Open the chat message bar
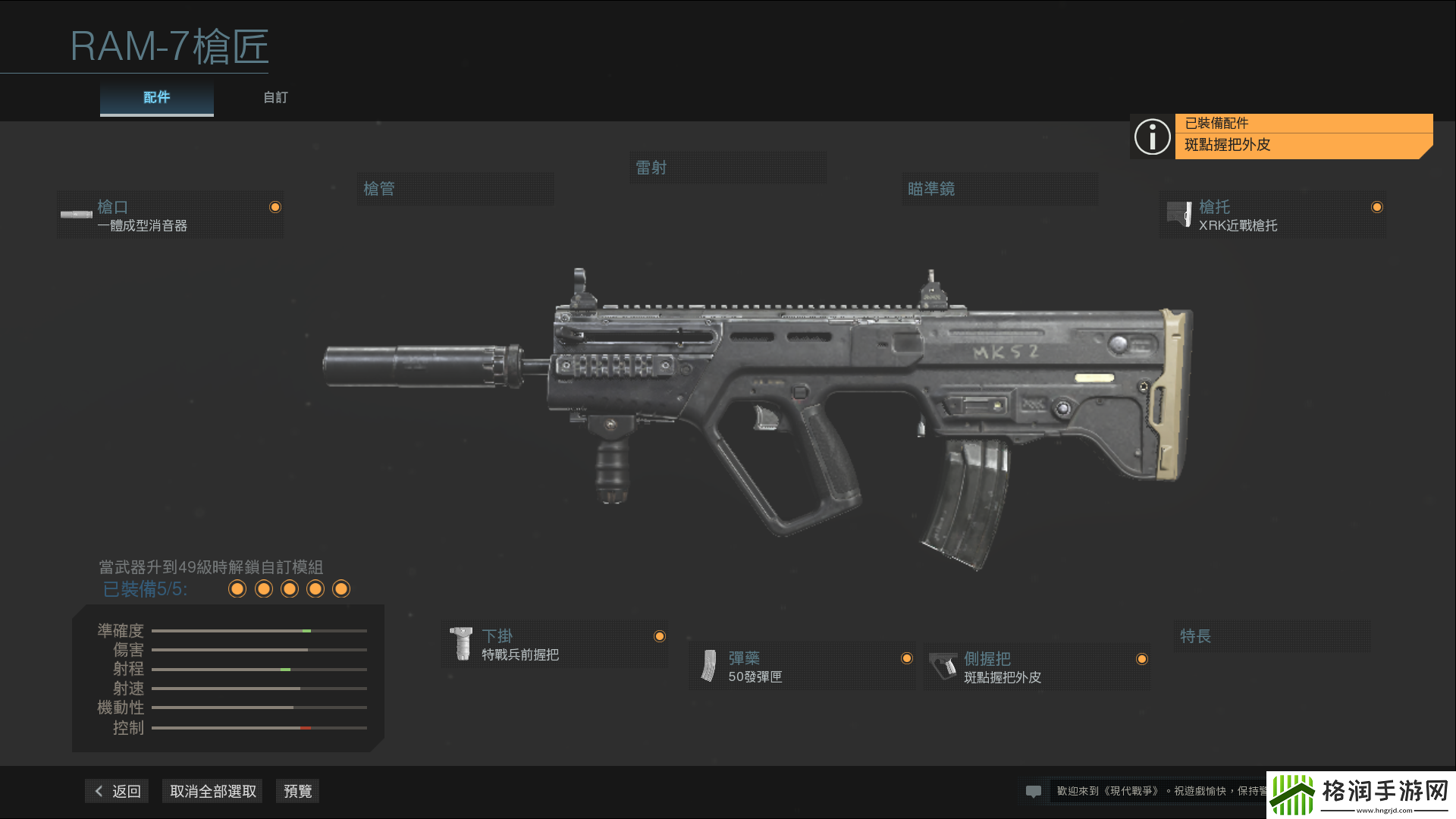Image resolution: width=1456 pixels, height=819 pixels. 1145,791
